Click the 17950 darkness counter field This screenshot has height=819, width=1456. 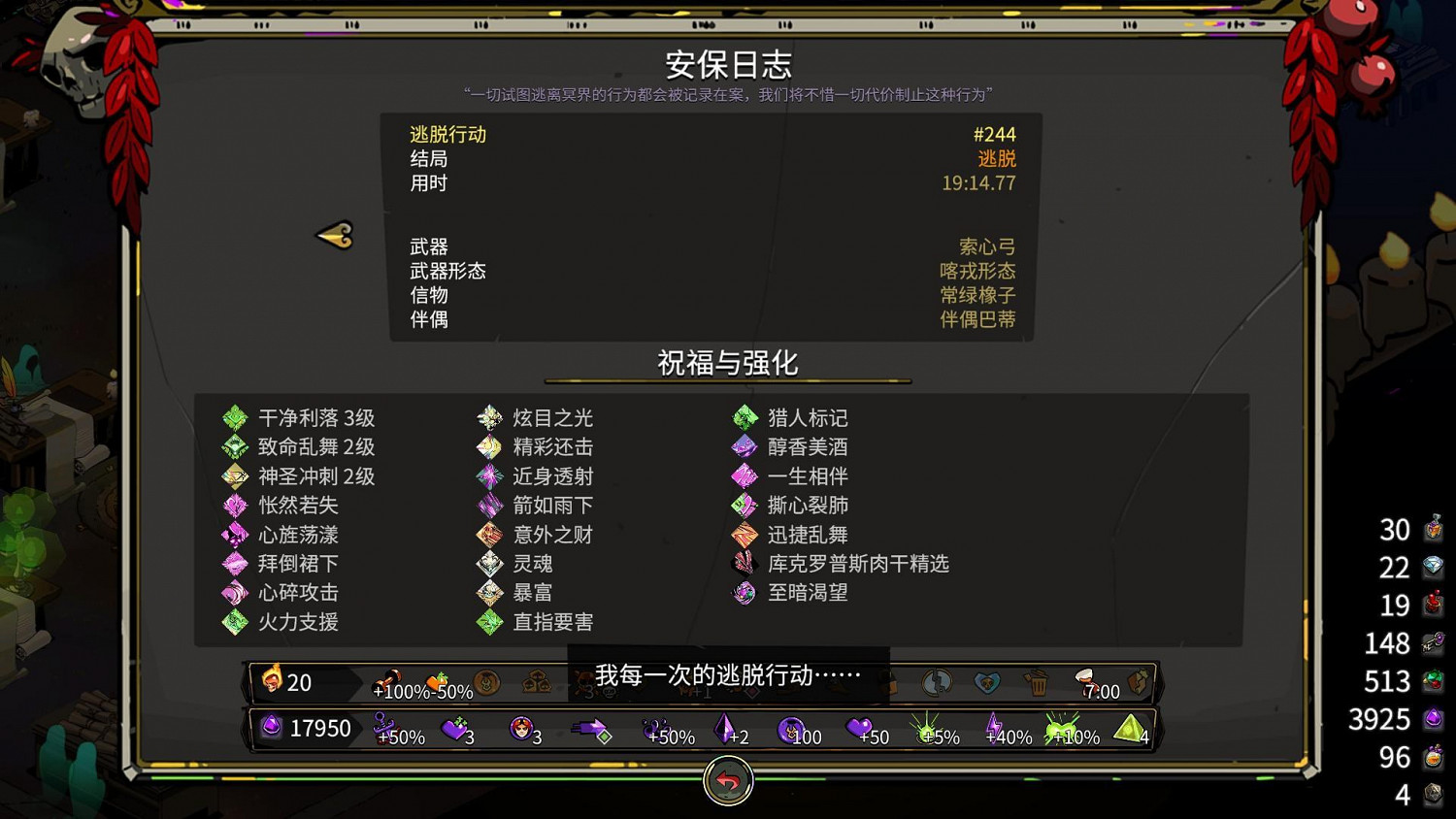[x=320, y=728]
